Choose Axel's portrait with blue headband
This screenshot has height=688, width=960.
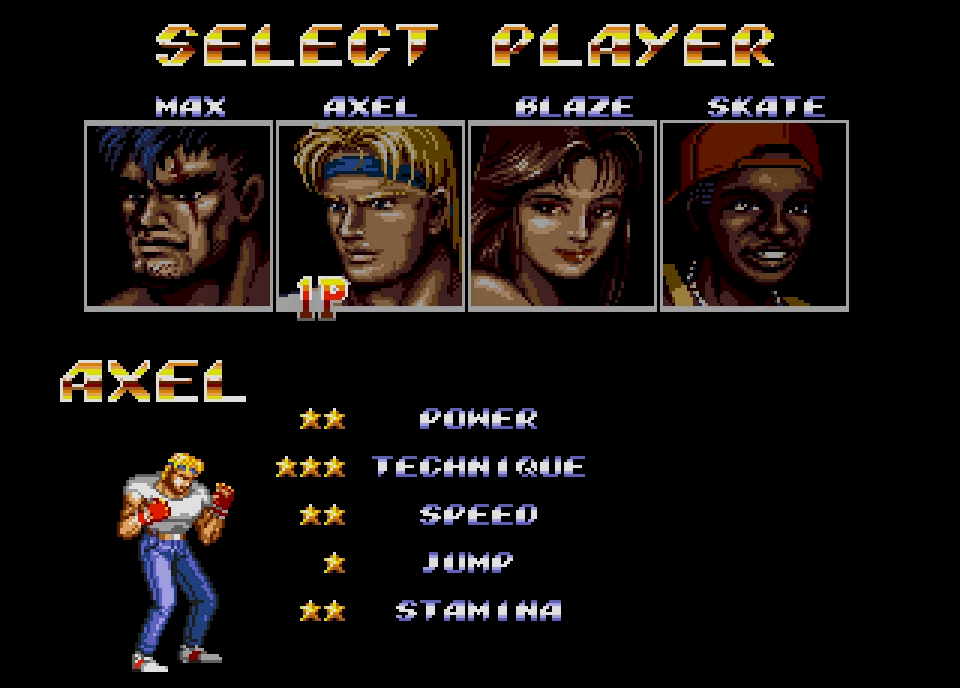[x=370, y=216]
